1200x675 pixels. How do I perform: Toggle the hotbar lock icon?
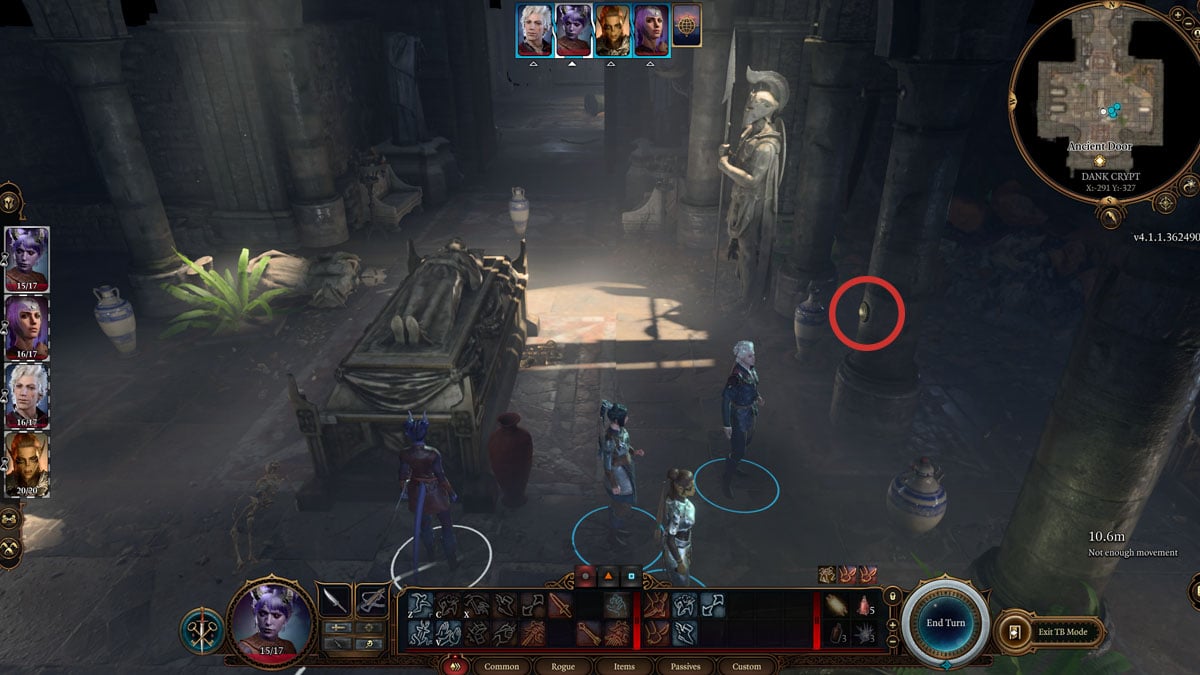point(891,597)
